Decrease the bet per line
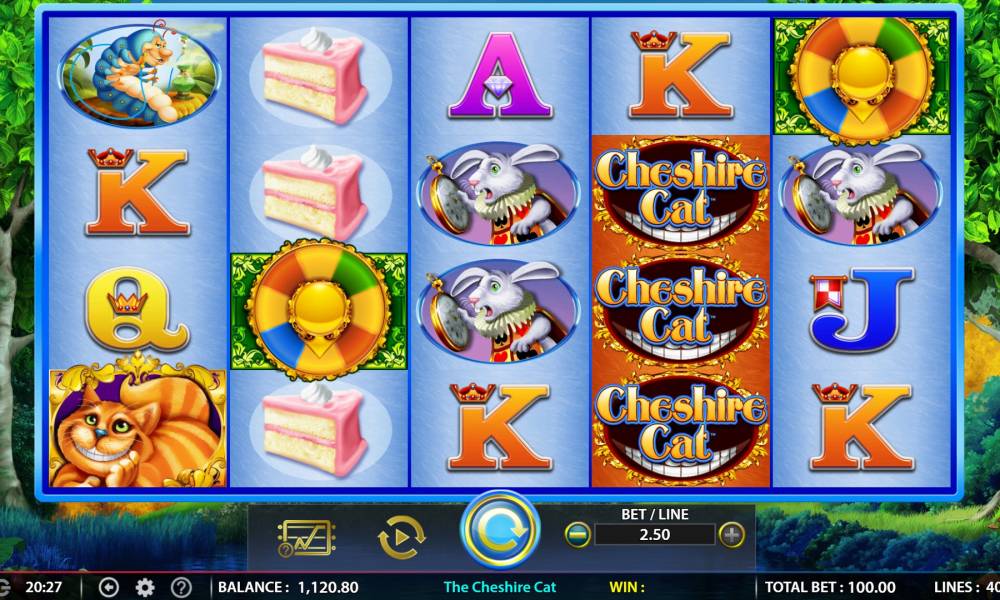Screen dimensions: 1000x600 click(x=578, y=534)
